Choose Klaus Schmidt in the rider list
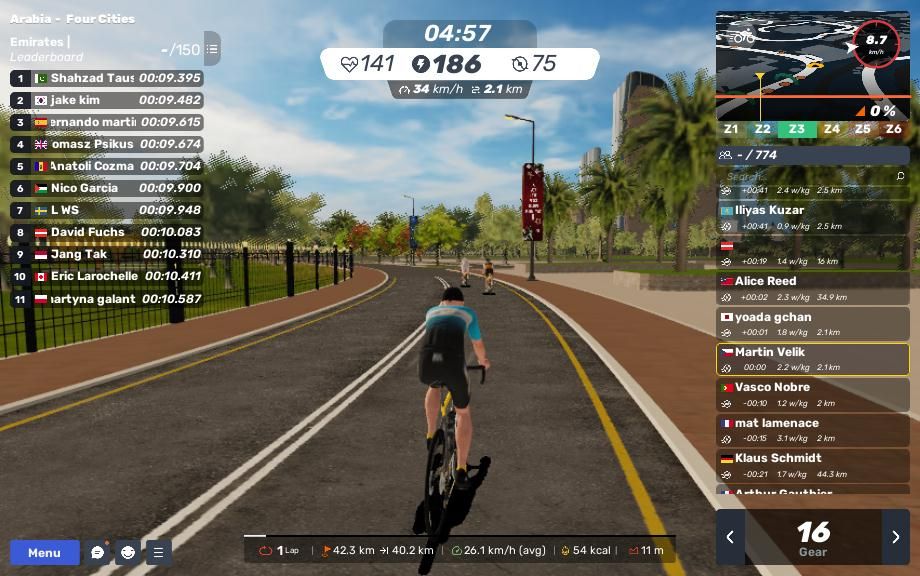The image size is (920, 576). [x=812, y=465]
